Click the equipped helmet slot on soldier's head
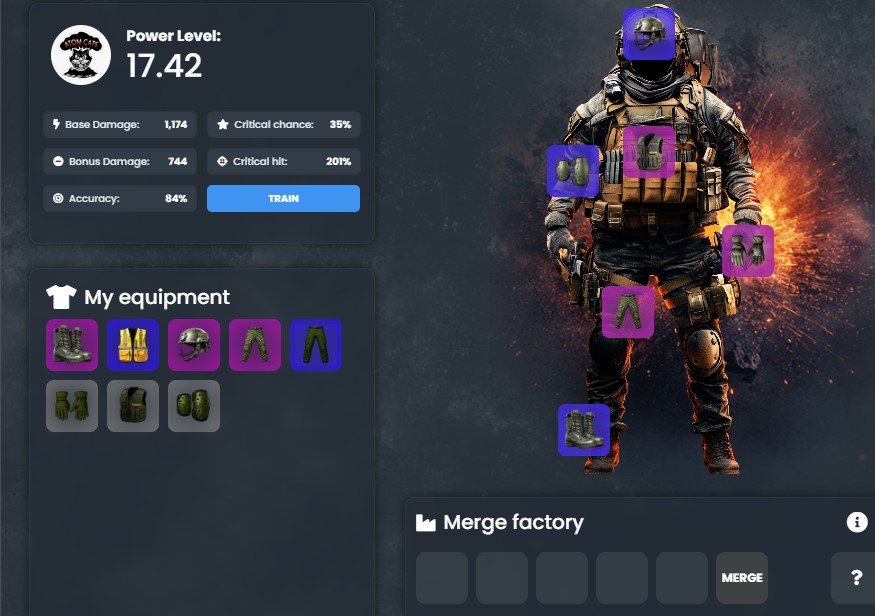 click(x=649, y=34)
